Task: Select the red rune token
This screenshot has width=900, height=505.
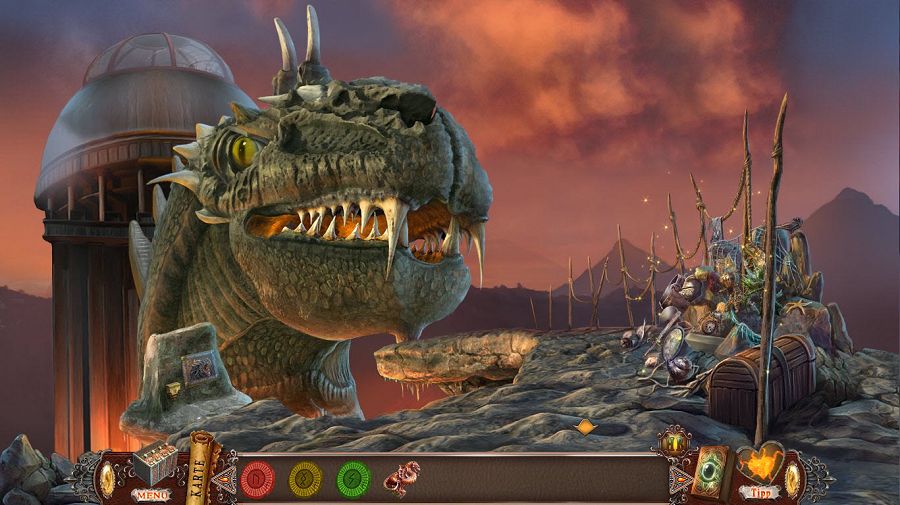Action: [258, 478]
